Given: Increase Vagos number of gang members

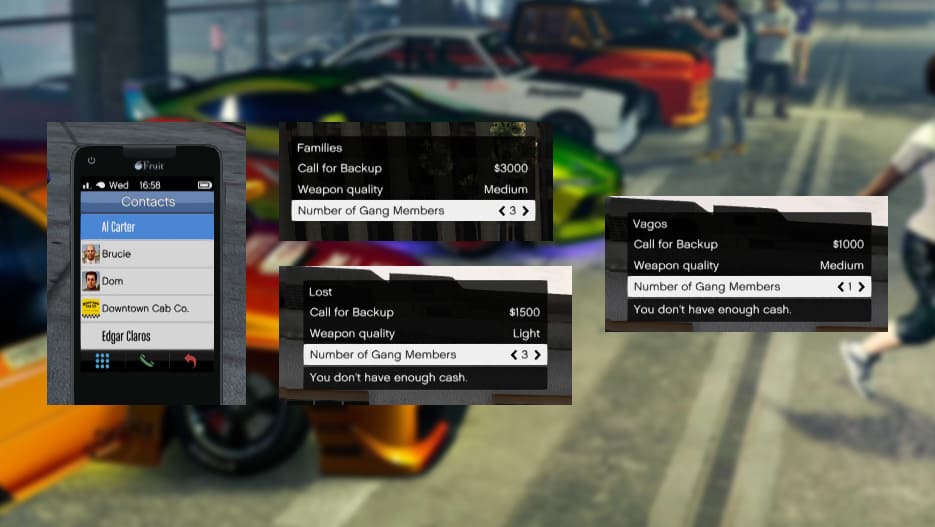Looking at the screenshot, I should pyautogui.click(x=861, y=287).
